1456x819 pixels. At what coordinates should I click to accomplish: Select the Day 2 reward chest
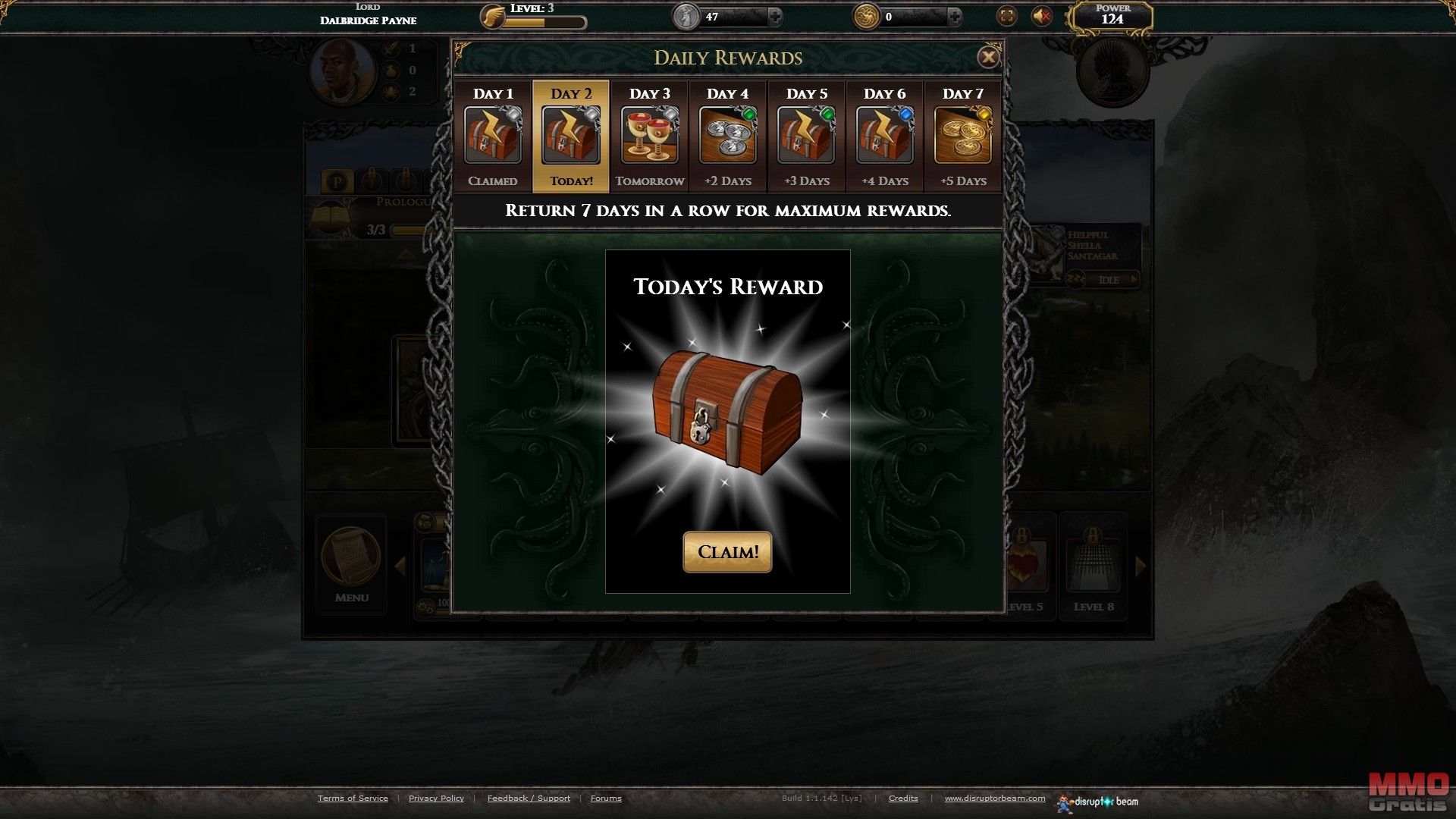click(x=571, y=135)
